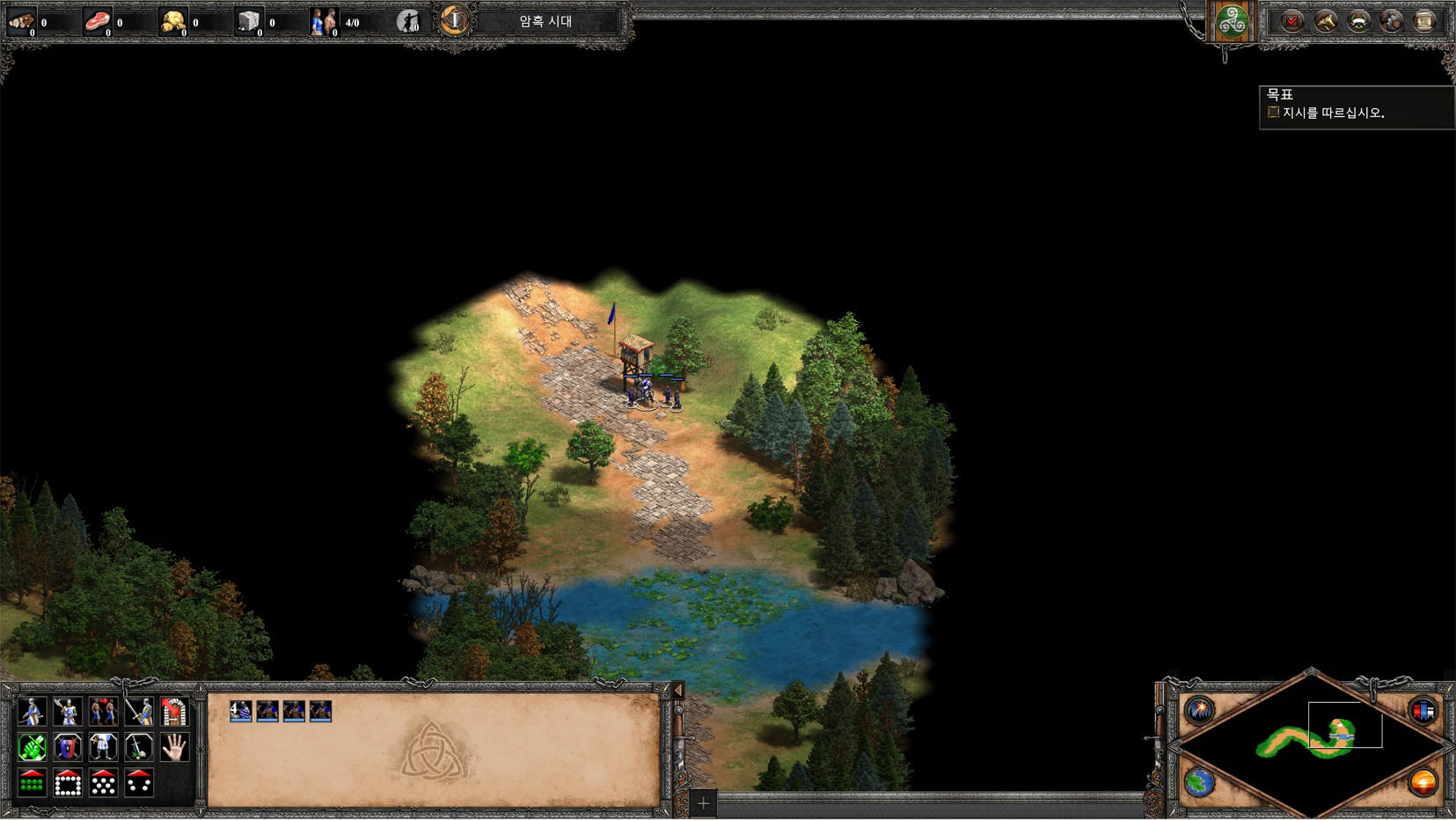Choose the line formation with green dots
Viewport: 1456px width, 820px height.
tap(32, 782)
